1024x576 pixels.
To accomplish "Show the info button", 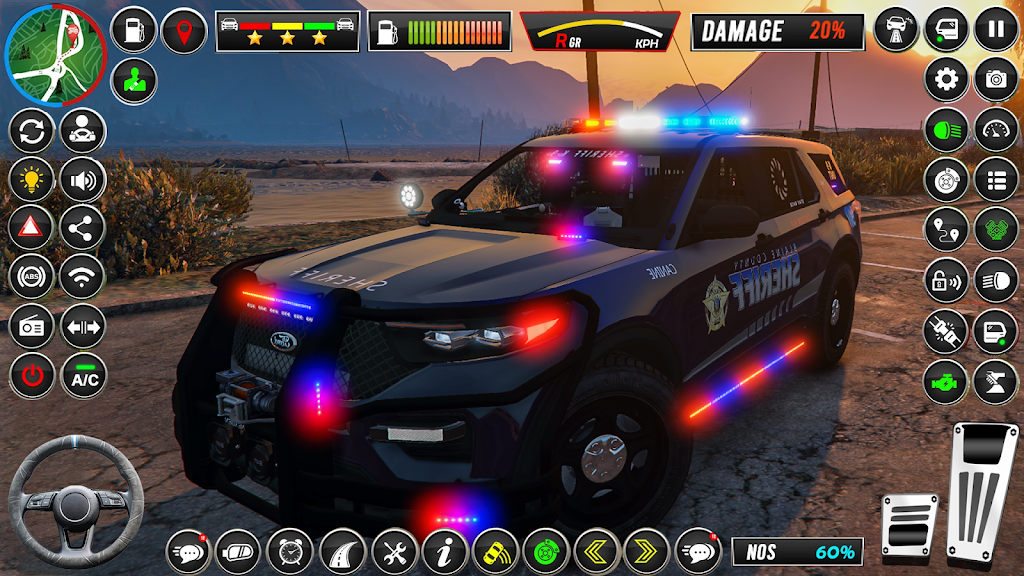I will point(445,551).
